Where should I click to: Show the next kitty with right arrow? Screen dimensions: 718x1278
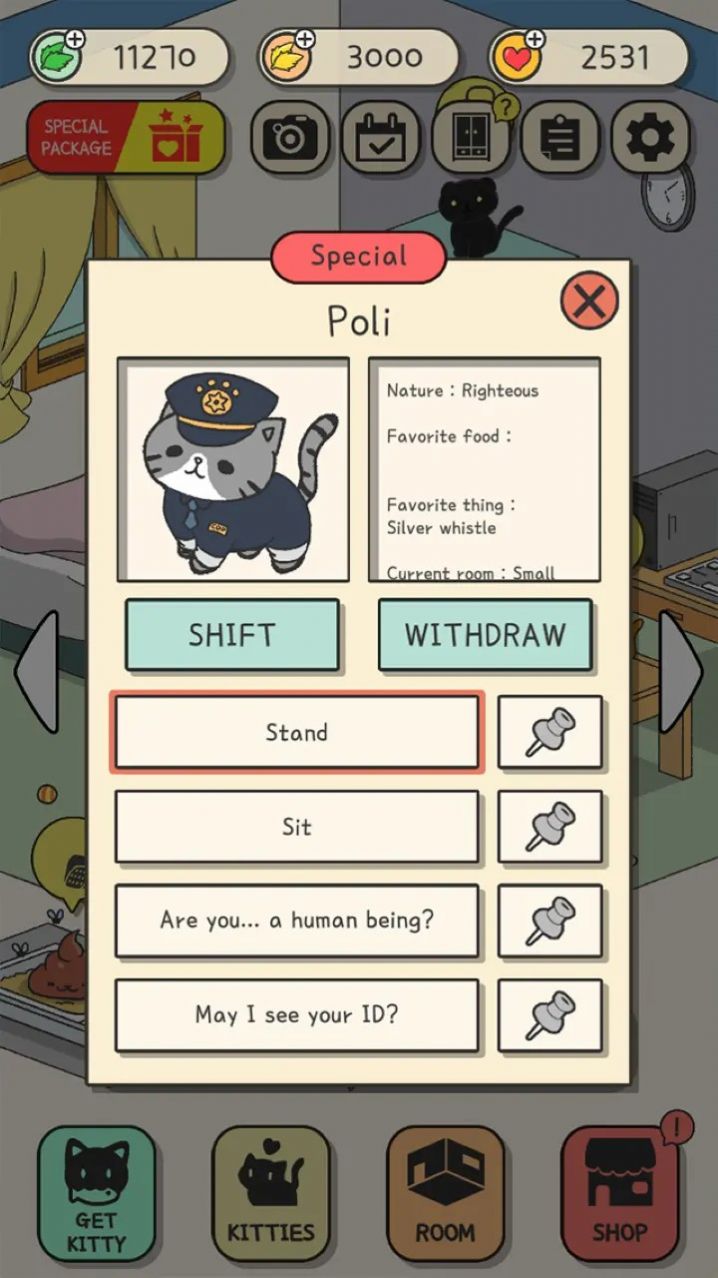682,672
